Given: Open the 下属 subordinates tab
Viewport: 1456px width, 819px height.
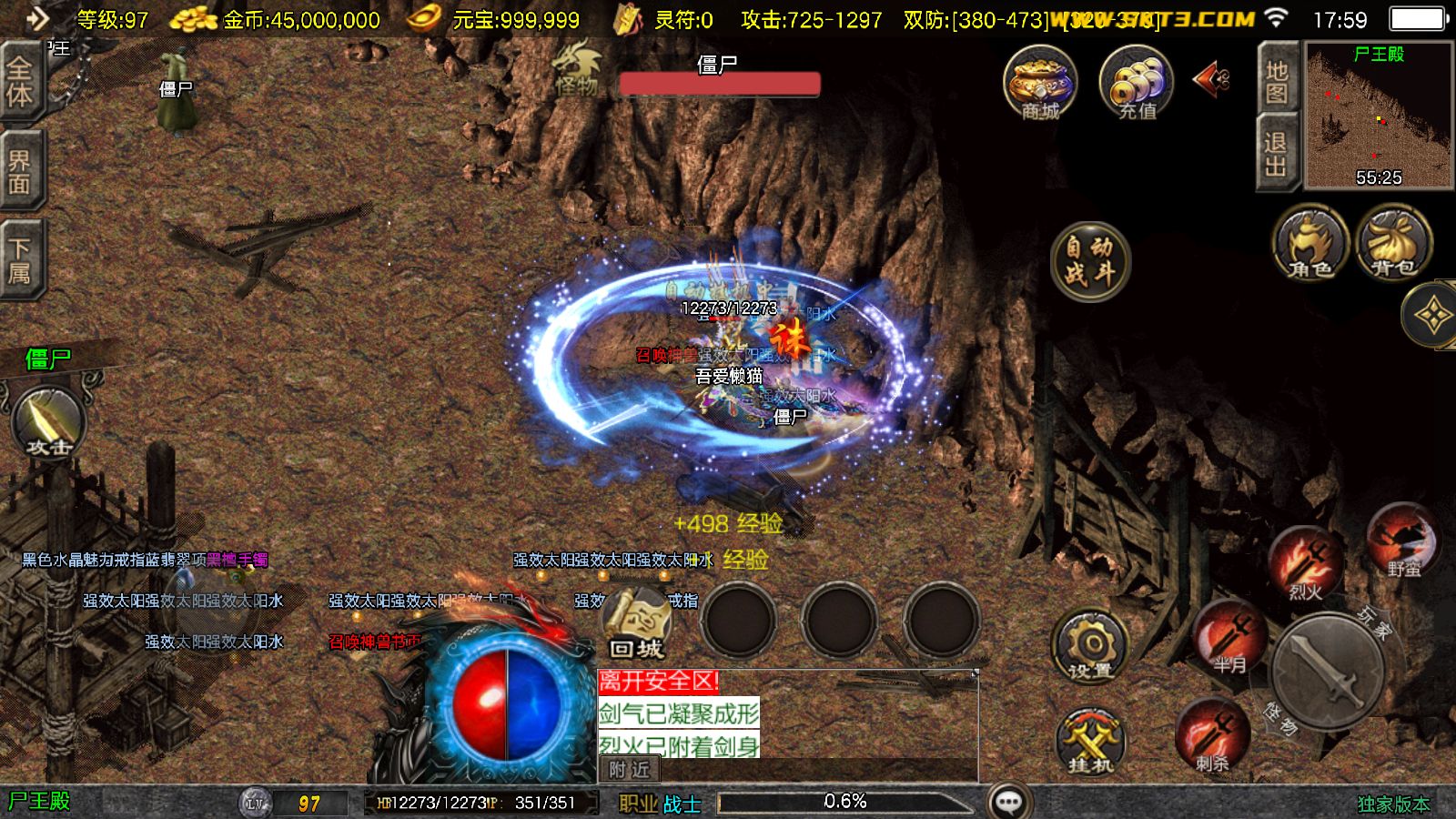Looking at the screenshot, I should pyautogui.click(x=20, y=260).
